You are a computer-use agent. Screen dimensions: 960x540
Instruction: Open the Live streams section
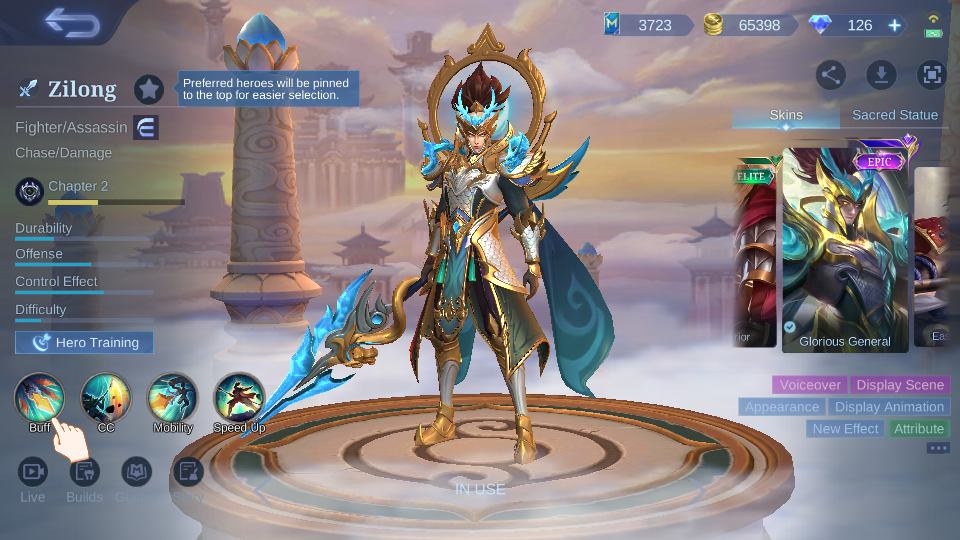[x=33, y=472]
